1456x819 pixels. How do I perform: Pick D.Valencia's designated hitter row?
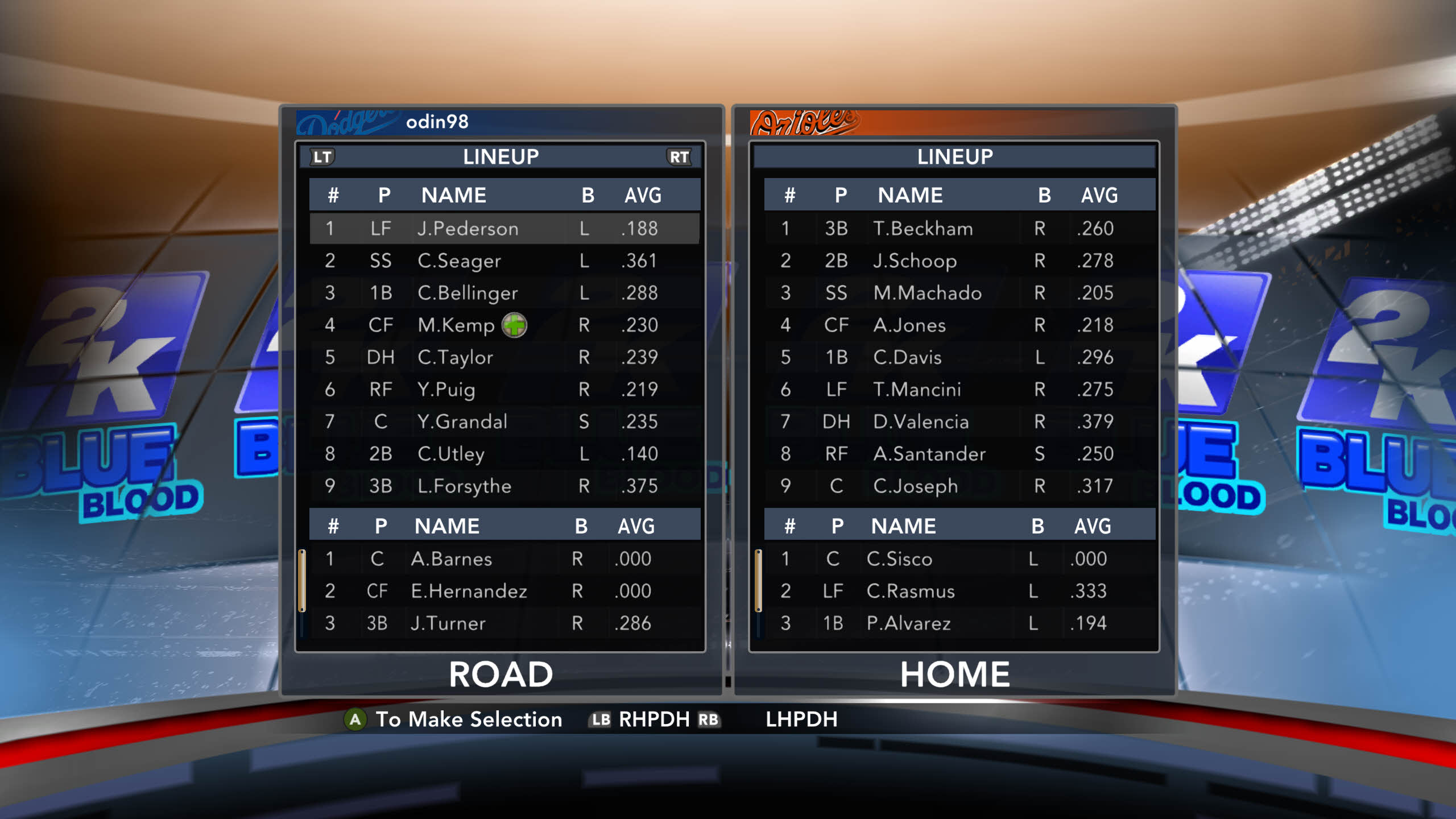coord(959,421)
